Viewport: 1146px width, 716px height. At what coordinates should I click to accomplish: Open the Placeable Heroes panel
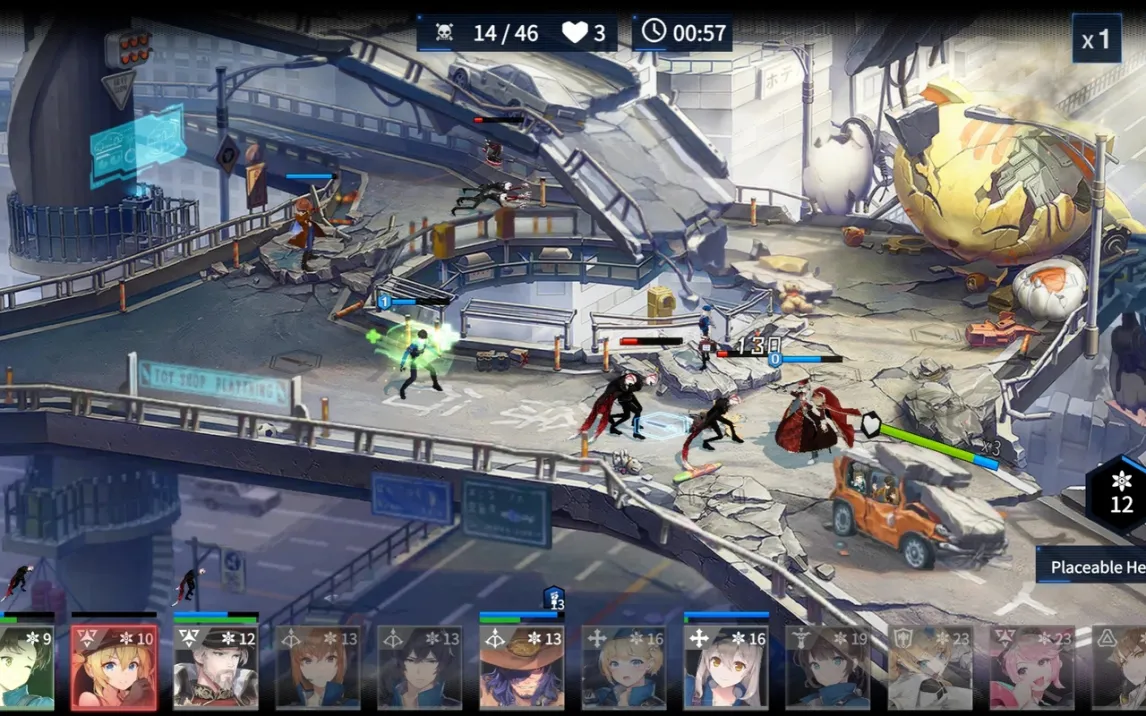point(1094,567)
